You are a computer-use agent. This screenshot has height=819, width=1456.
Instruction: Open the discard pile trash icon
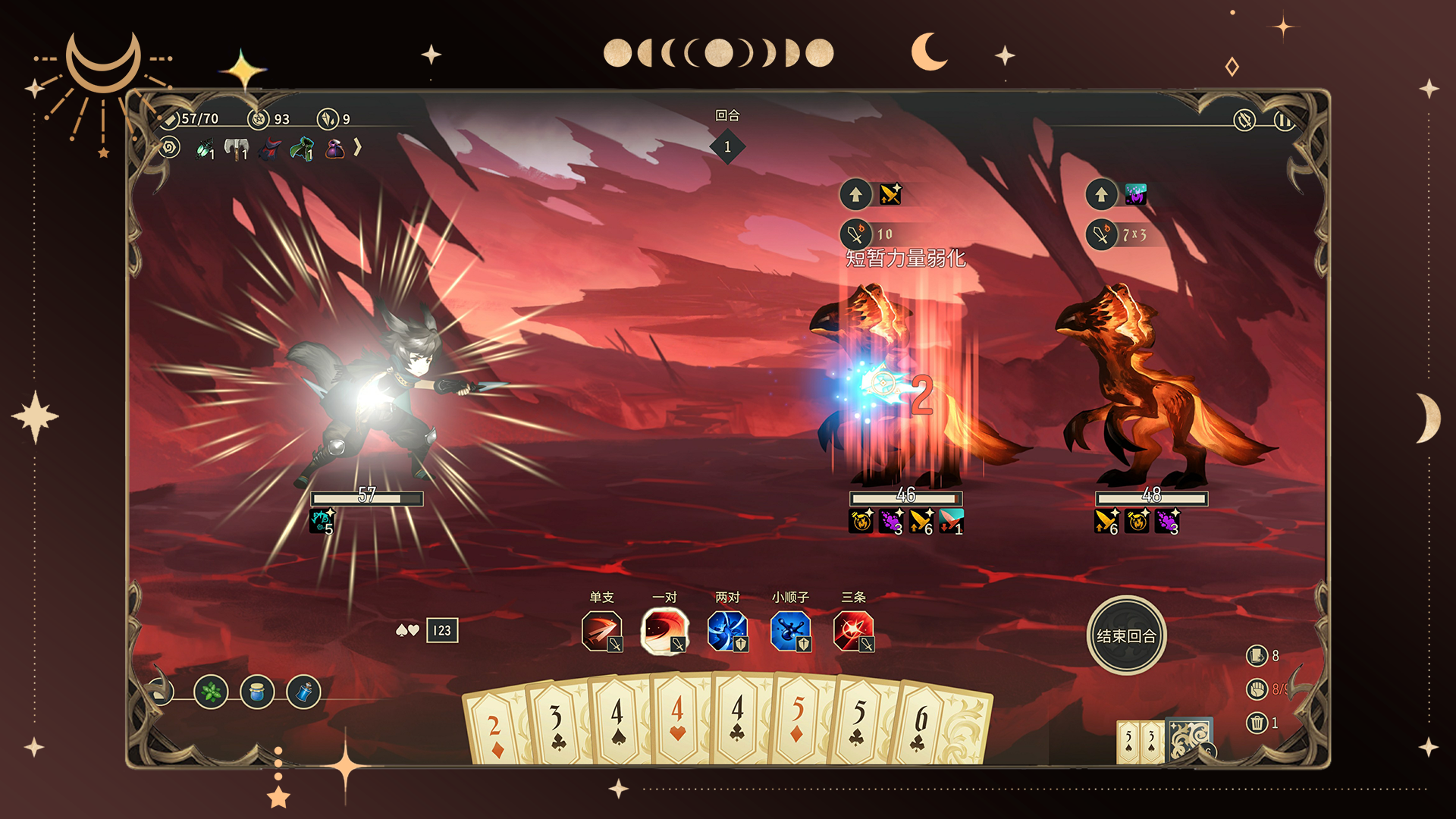[1257, 723]
